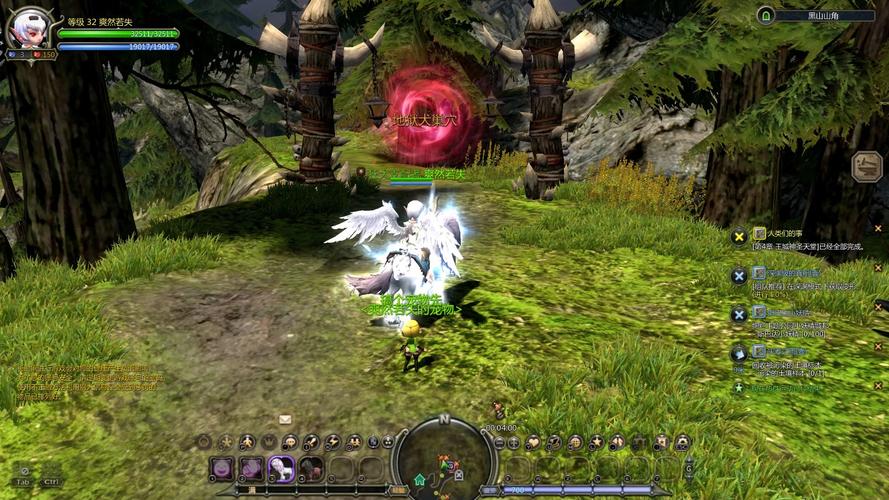Click the green home marker on minimap

[419, 480]
